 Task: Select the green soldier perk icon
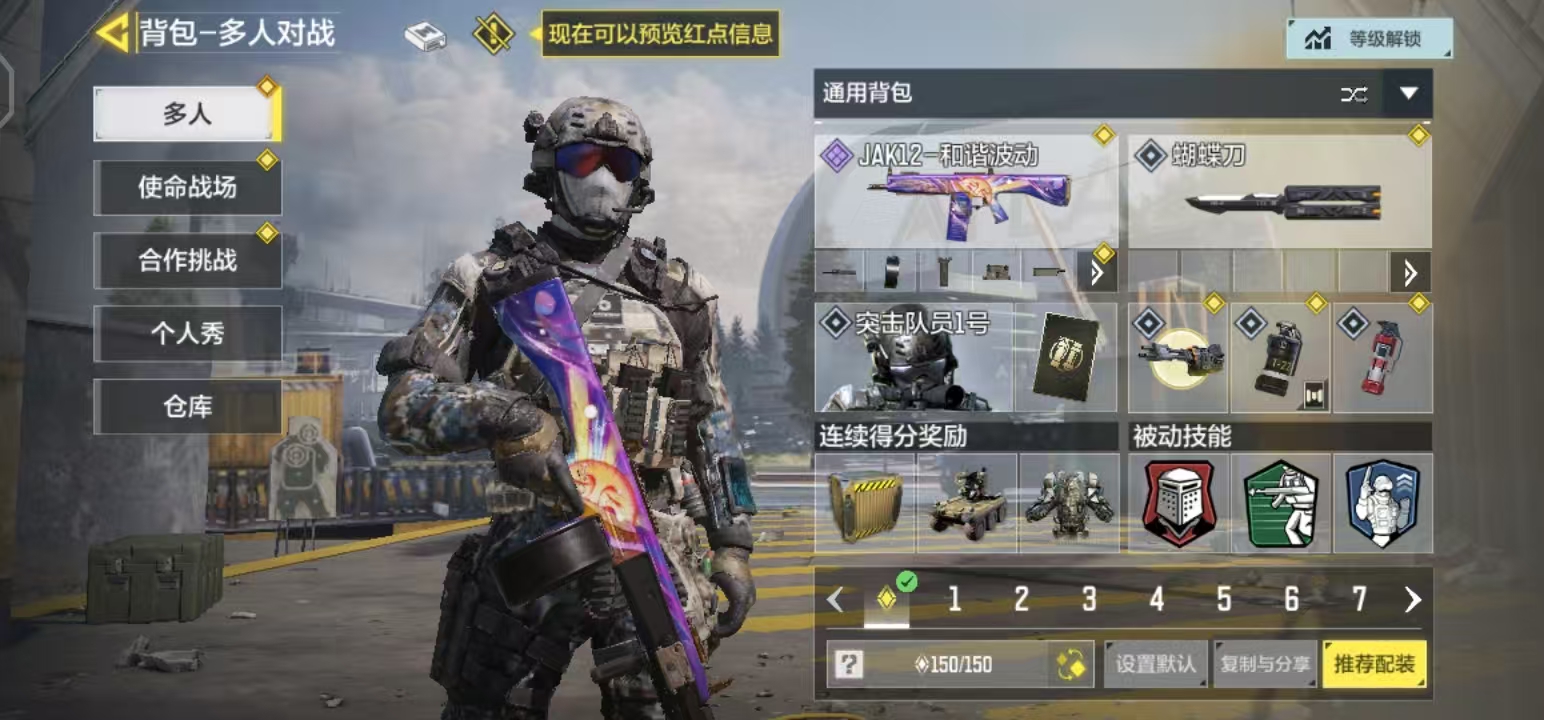point(1281,503)
